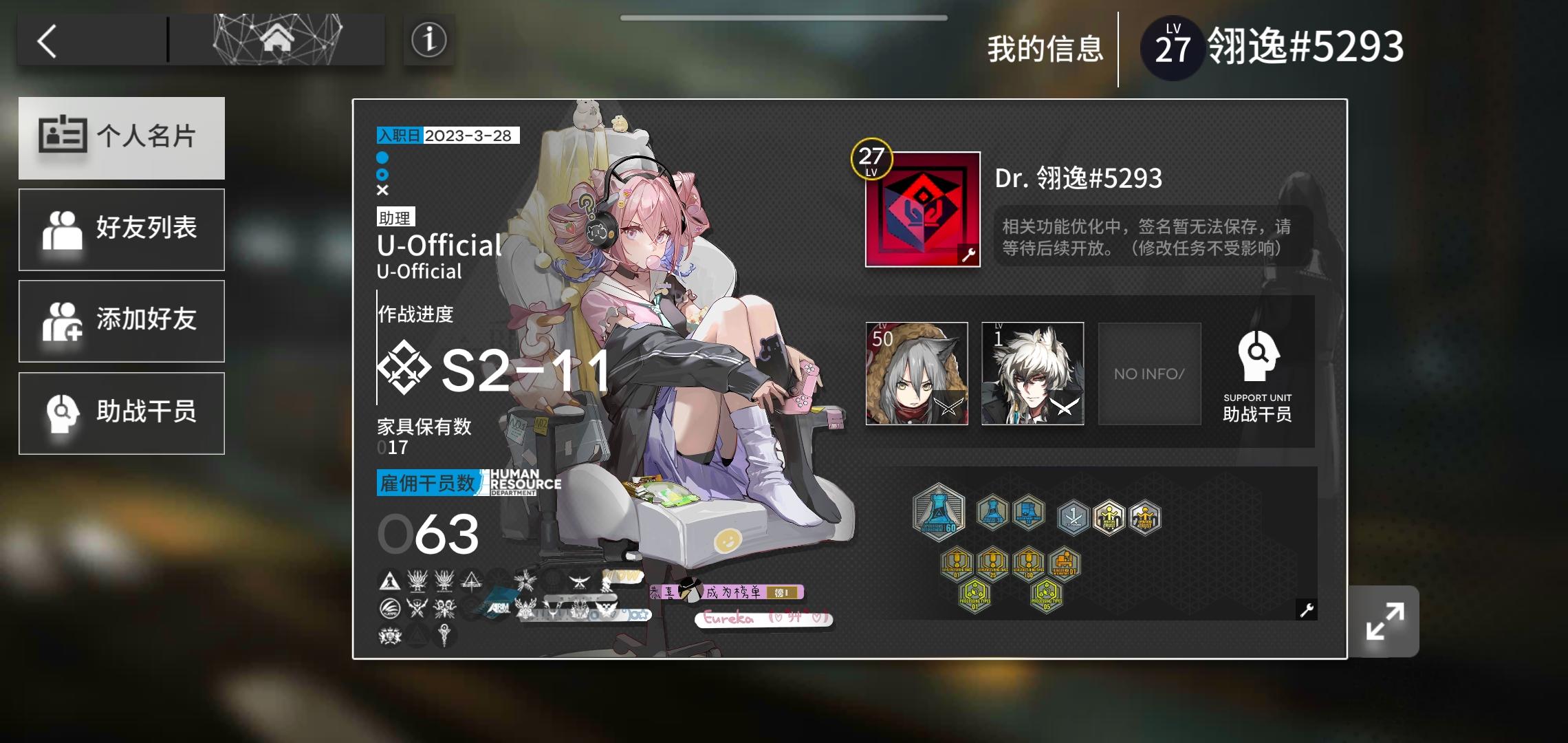Image resolution: width=1568 pixels, height=743 pixels.
Task: Select the Projekt Red level 50 support portrait
Action: coord(915,374)
